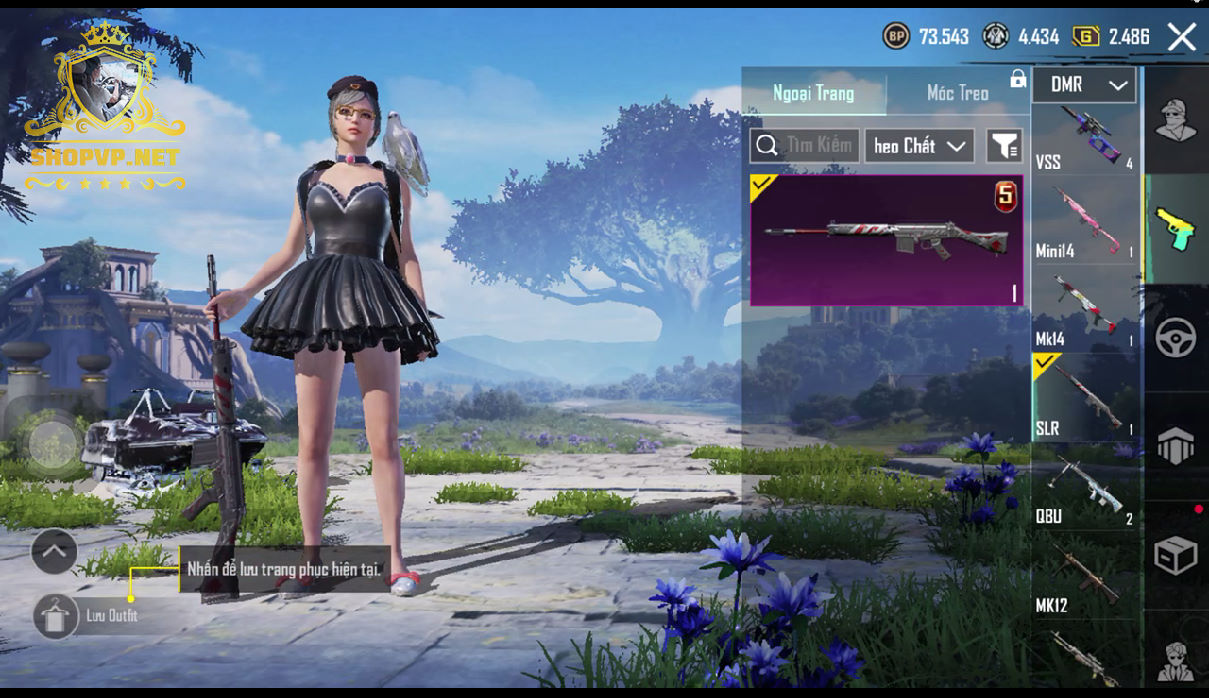The width and height of the screenshot is (1209, 698).
Task: Expand the DMR weapon type dropdown
Action: (1084, 86)
